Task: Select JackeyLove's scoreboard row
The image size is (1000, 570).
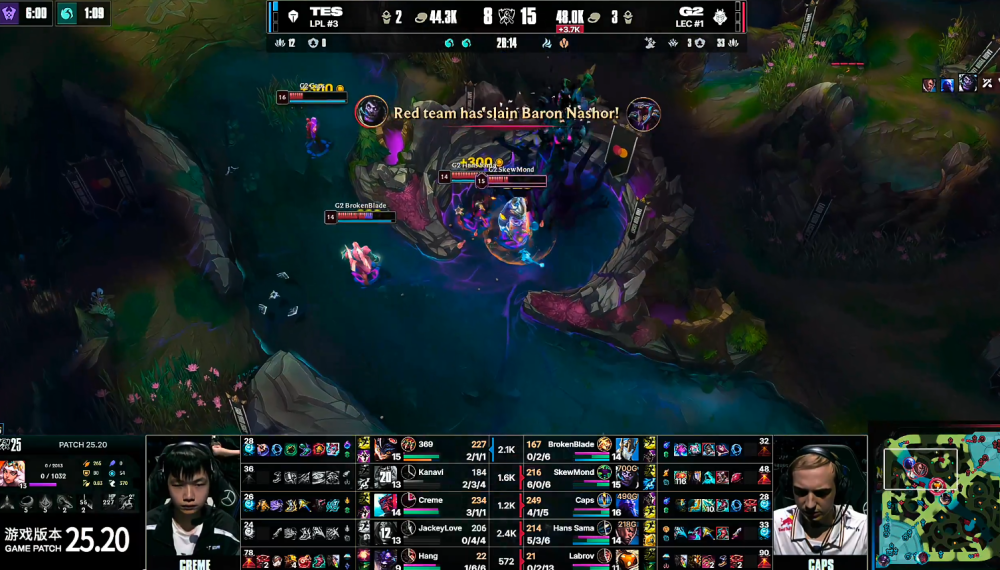Action: [432, 529]
